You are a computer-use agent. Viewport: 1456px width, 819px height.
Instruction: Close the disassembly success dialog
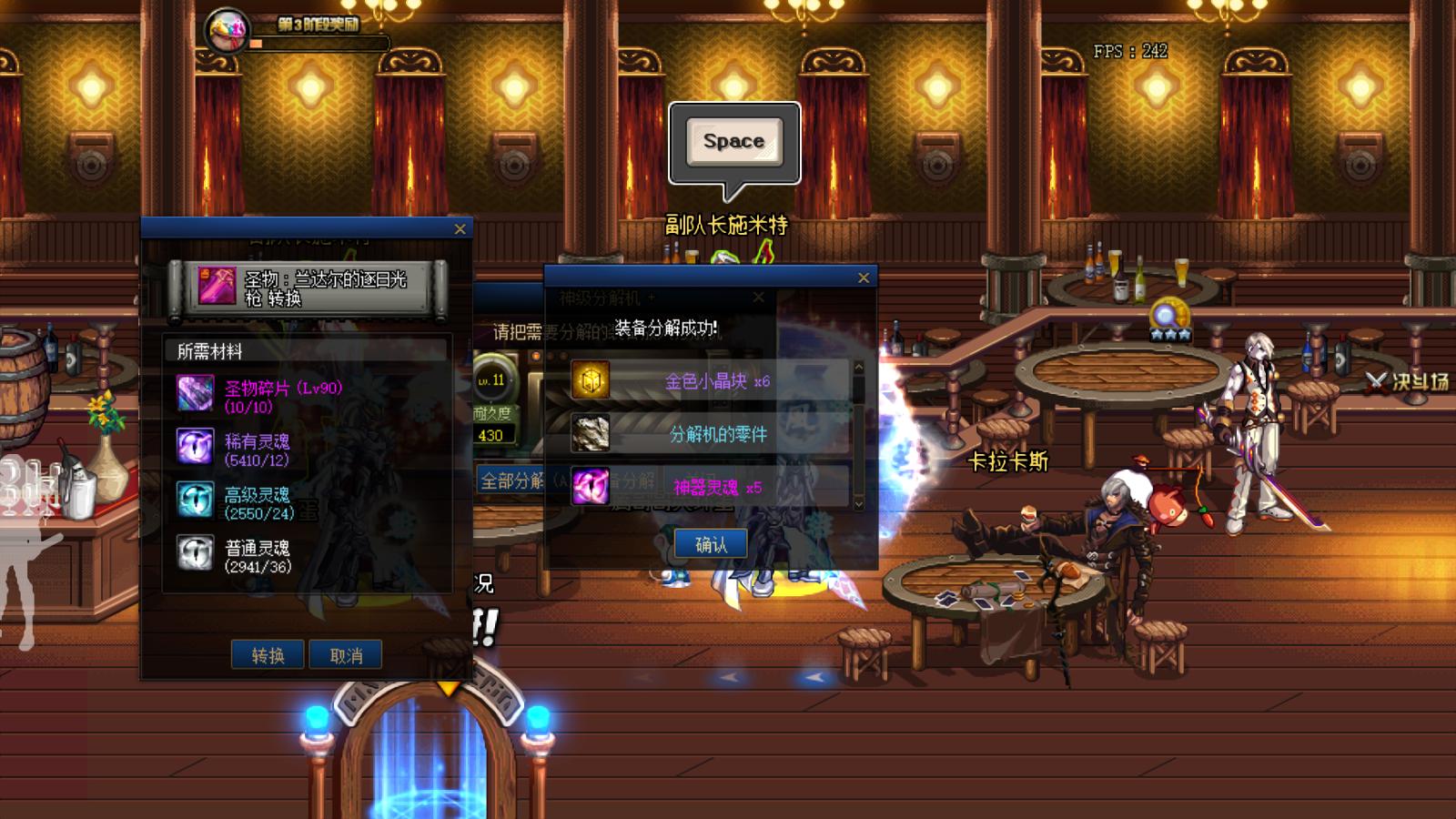point(864,278)
